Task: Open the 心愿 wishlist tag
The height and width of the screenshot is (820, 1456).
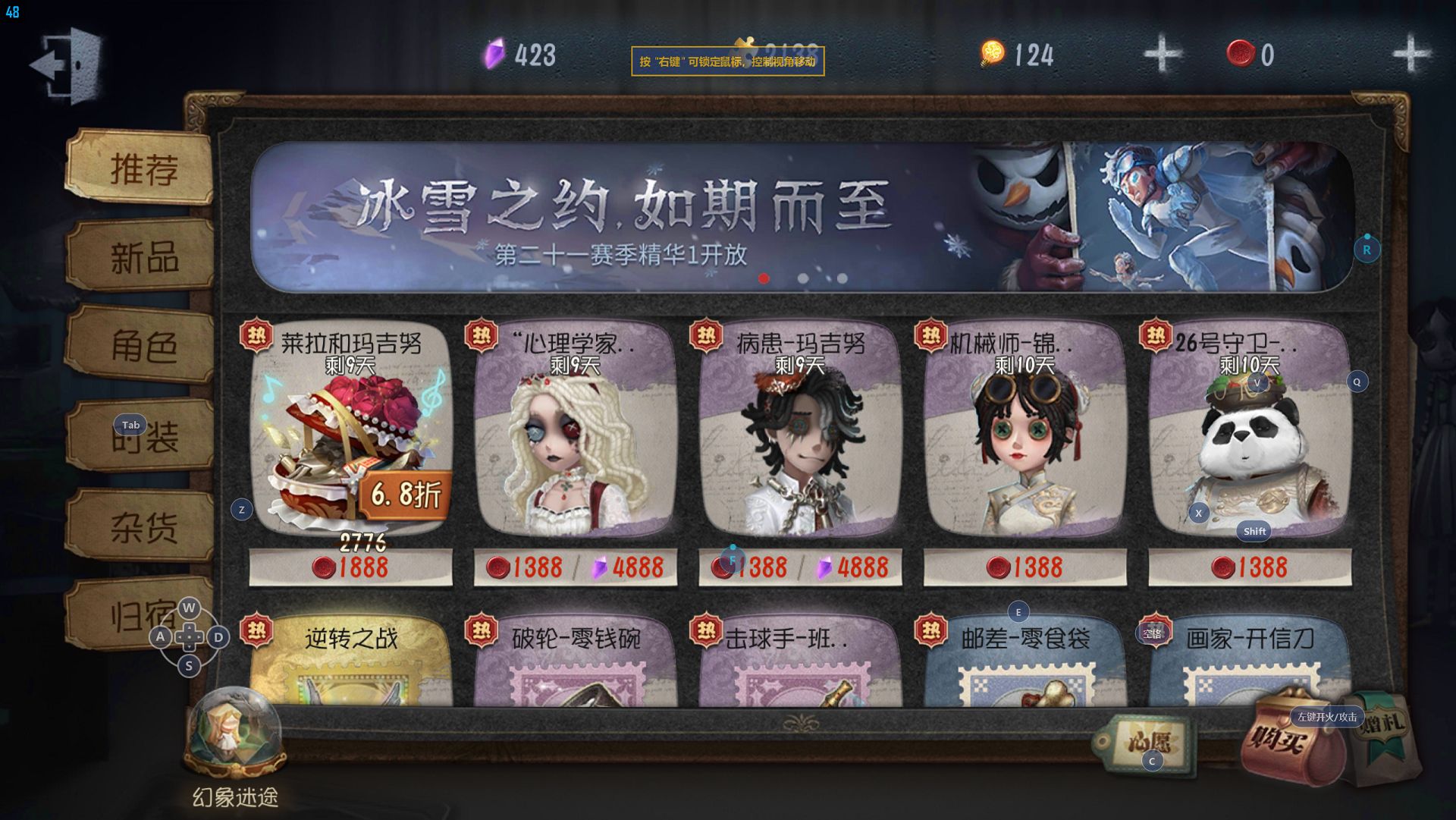Action: click(1147, 743)
